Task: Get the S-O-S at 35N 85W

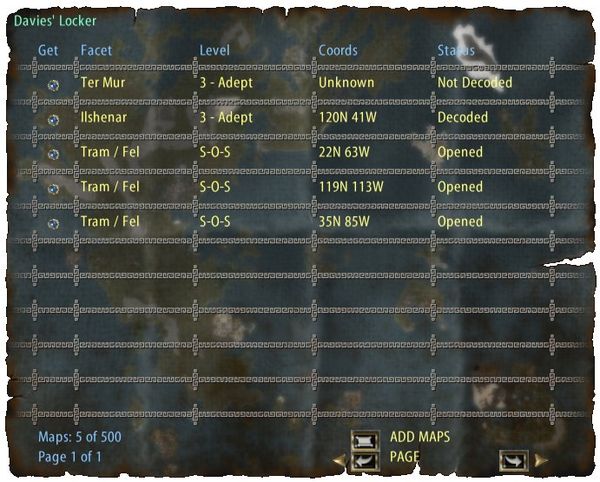Action: click(x=52, y=223)
